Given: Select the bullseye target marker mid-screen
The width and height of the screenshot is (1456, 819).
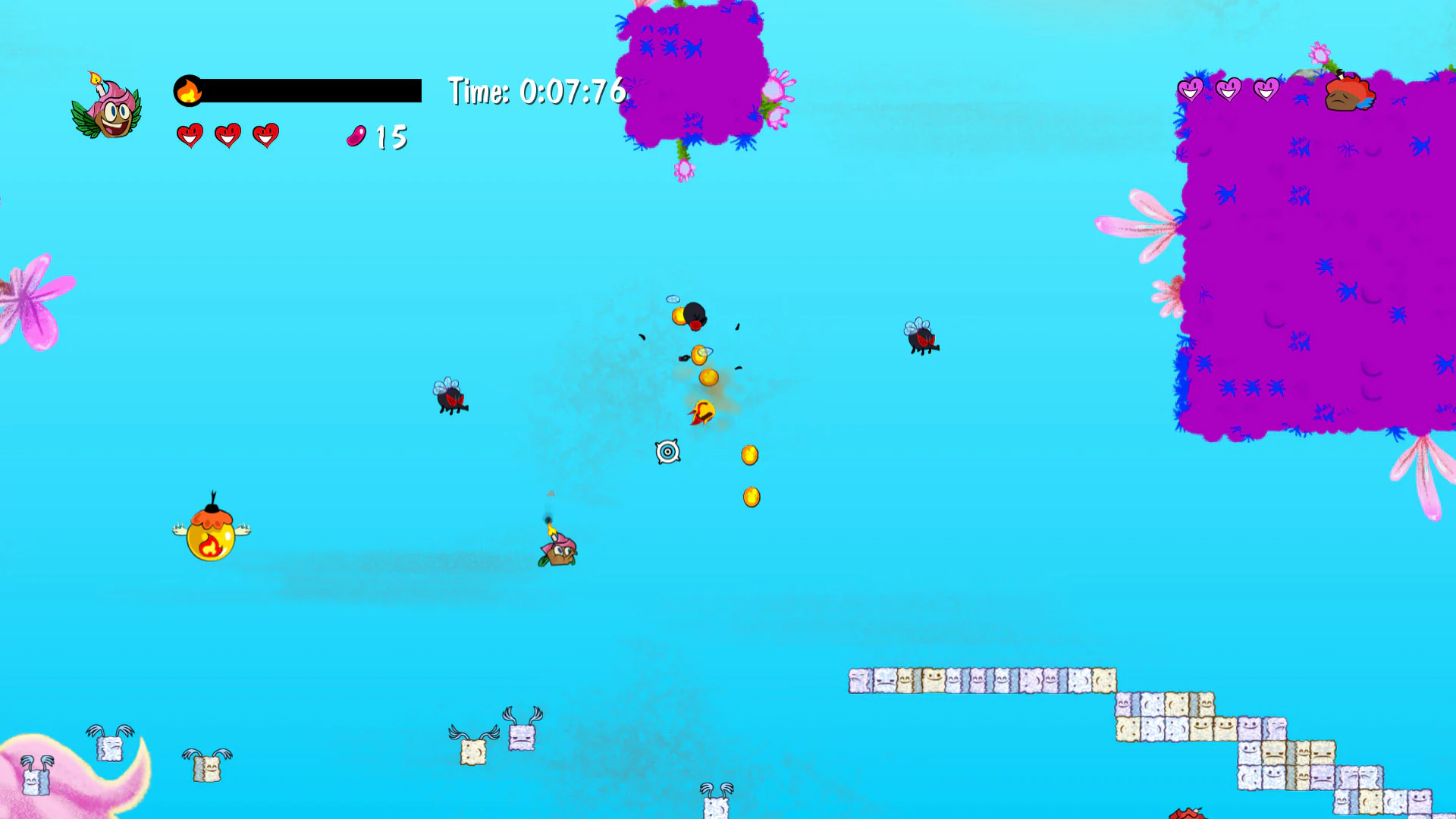Looking at the screenshot, I should [668, 452].
